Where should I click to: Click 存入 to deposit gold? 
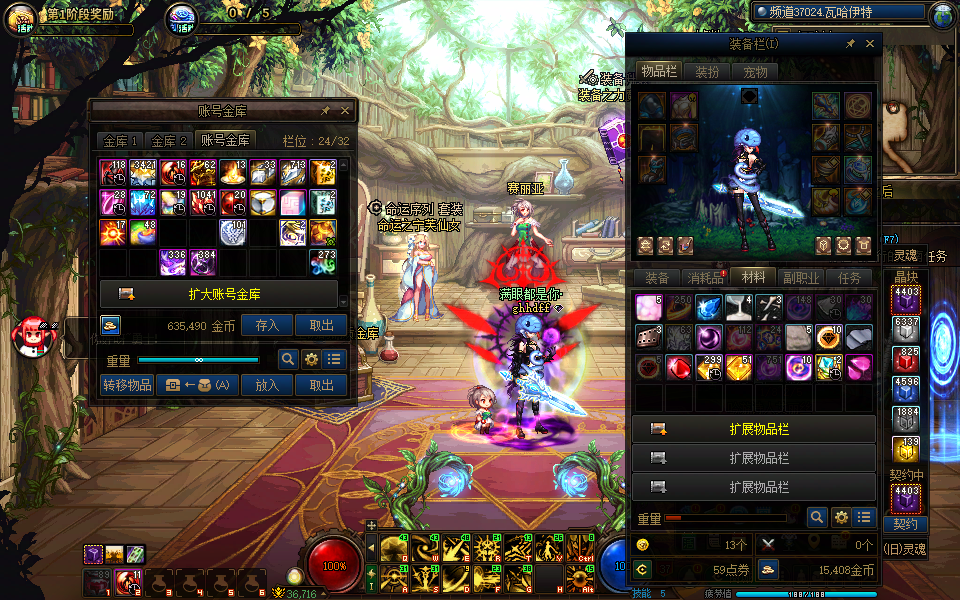[267, 325]
